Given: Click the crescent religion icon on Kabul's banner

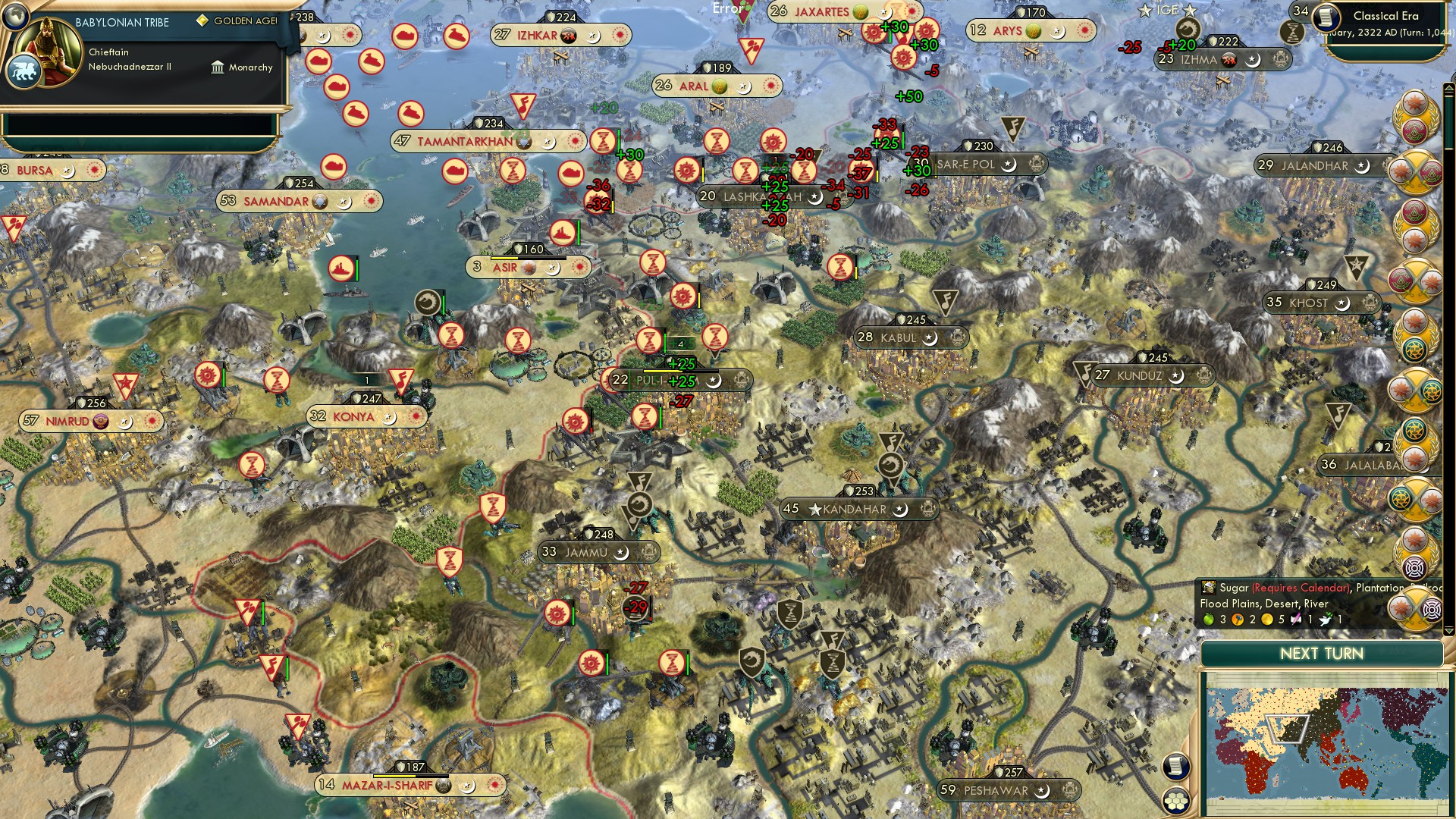Looking at the screenshot, I should coord(930,337).
